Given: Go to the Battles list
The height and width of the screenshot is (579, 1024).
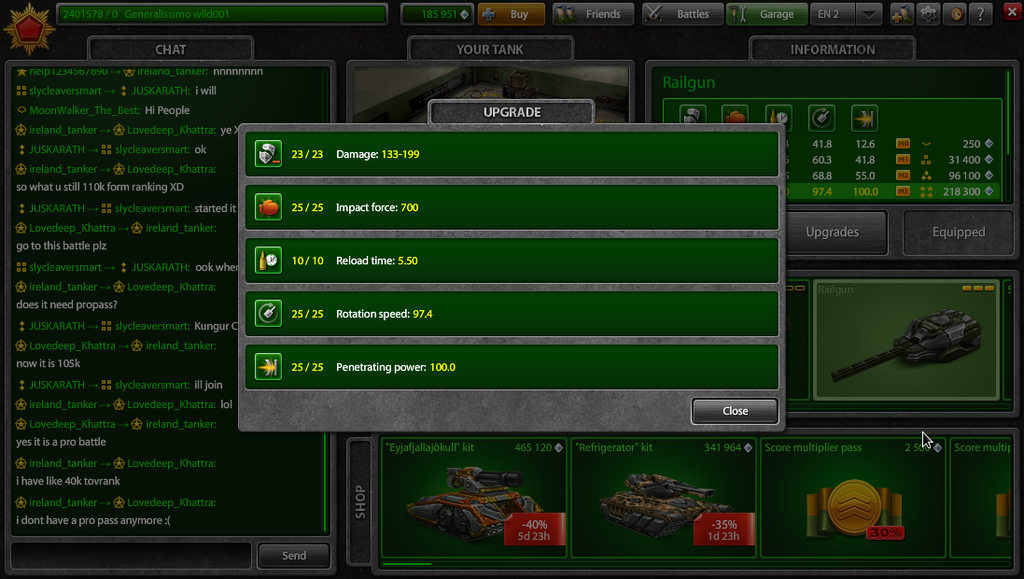Looking at the screenshot, I should tap(680, 14).
